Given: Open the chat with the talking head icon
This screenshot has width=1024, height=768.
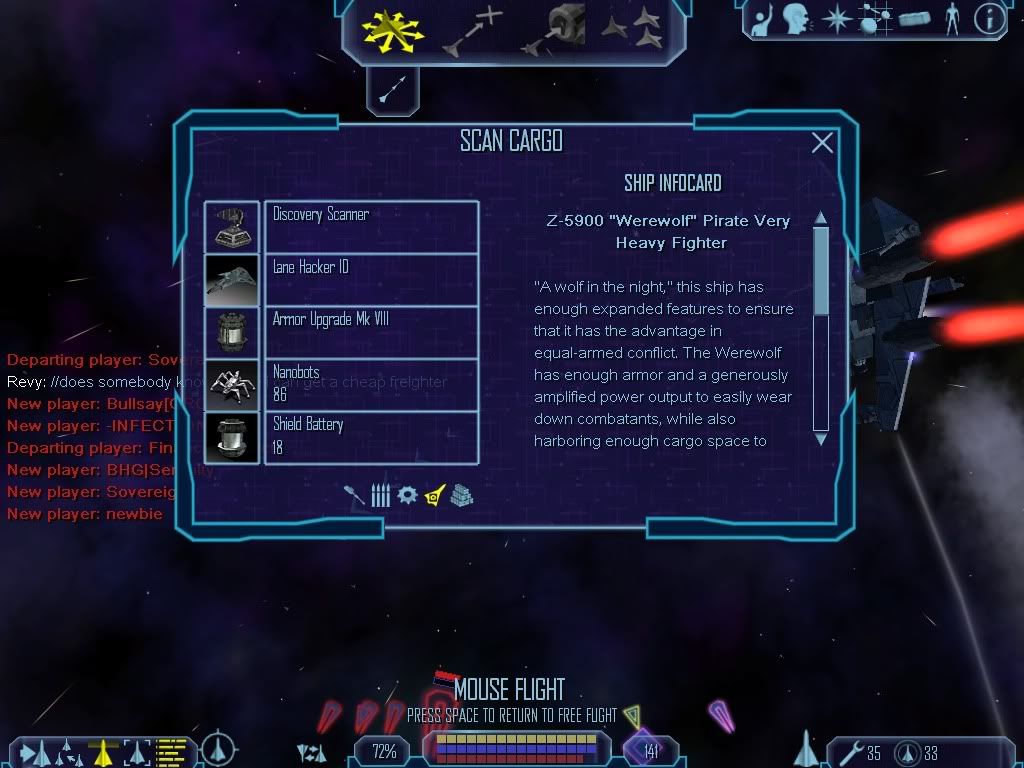Looking at the screenshot, I should click(795, 20).
